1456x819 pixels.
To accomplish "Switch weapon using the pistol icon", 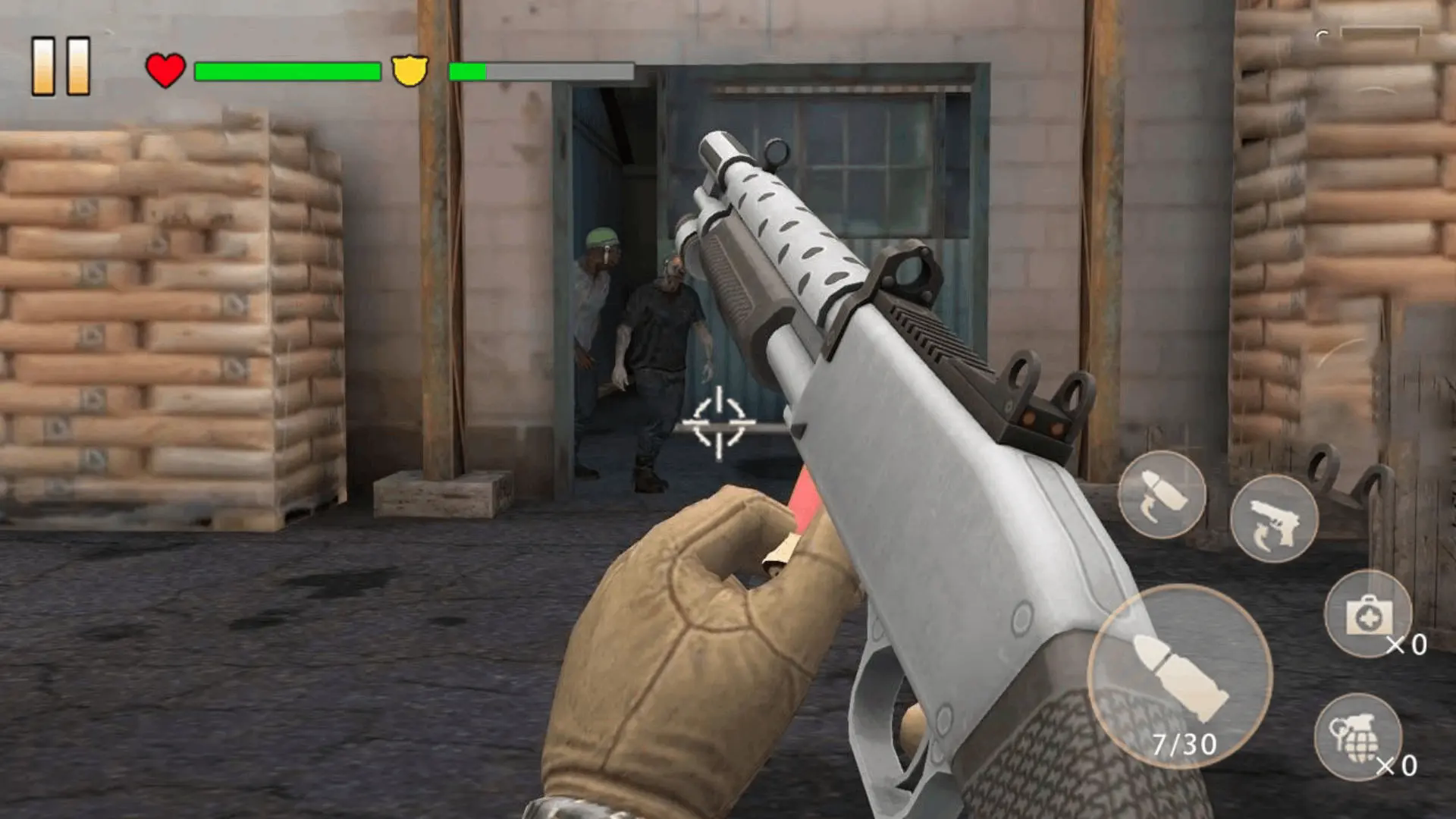I will tap(1273, 519).
